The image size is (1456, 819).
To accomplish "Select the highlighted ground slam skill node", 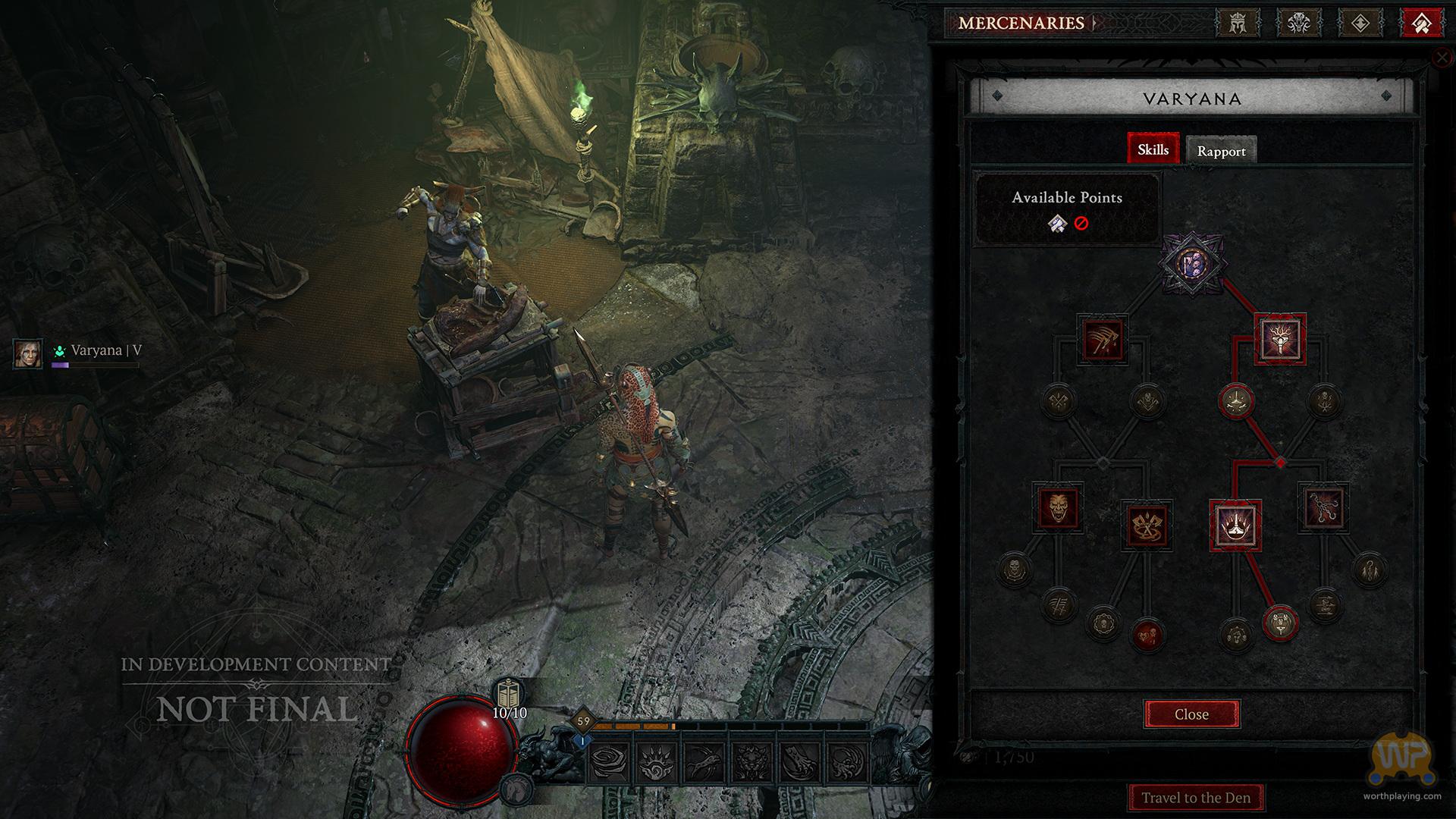I will 1235,525.
